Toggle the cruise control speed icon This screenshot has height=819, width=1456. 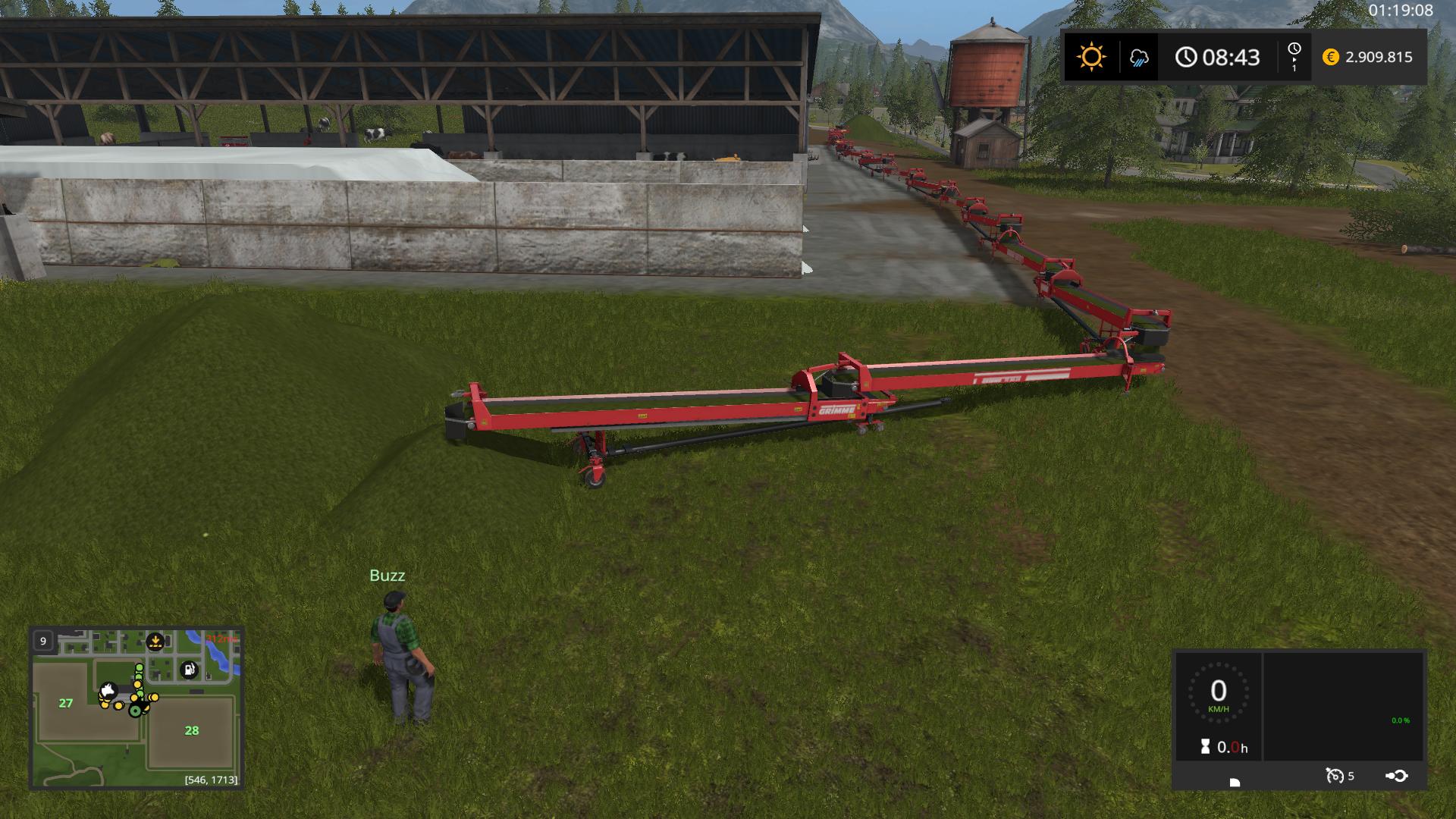click(1334, 775)
